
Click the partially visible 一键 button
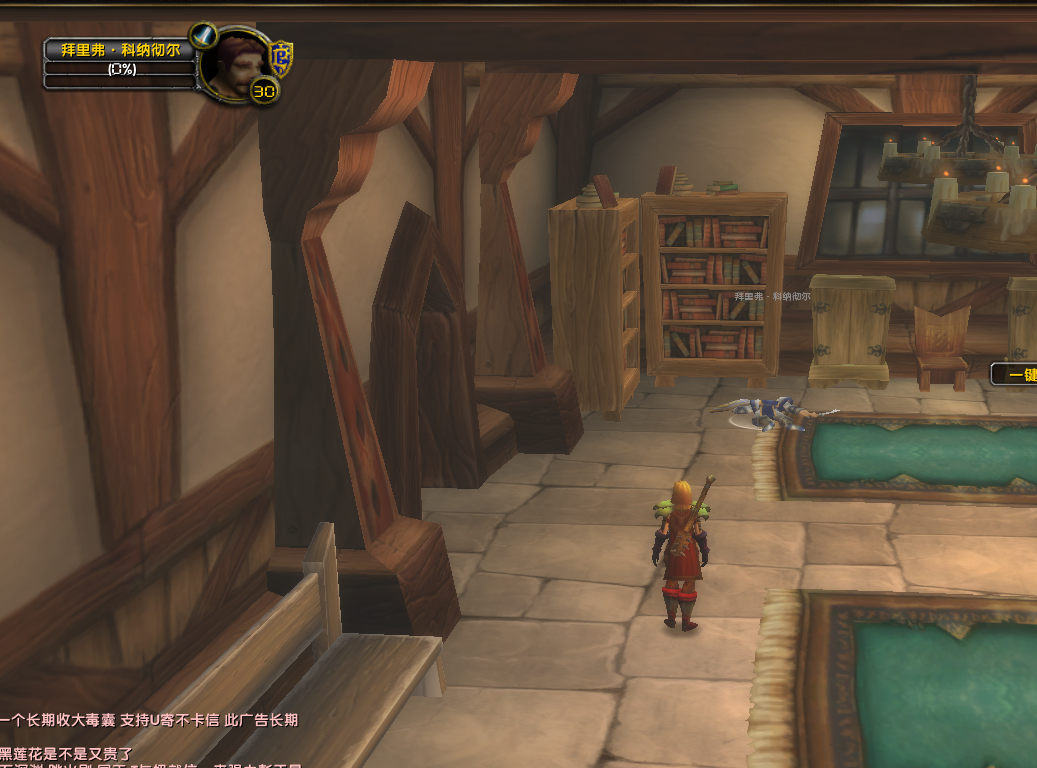coord(1014,374)
